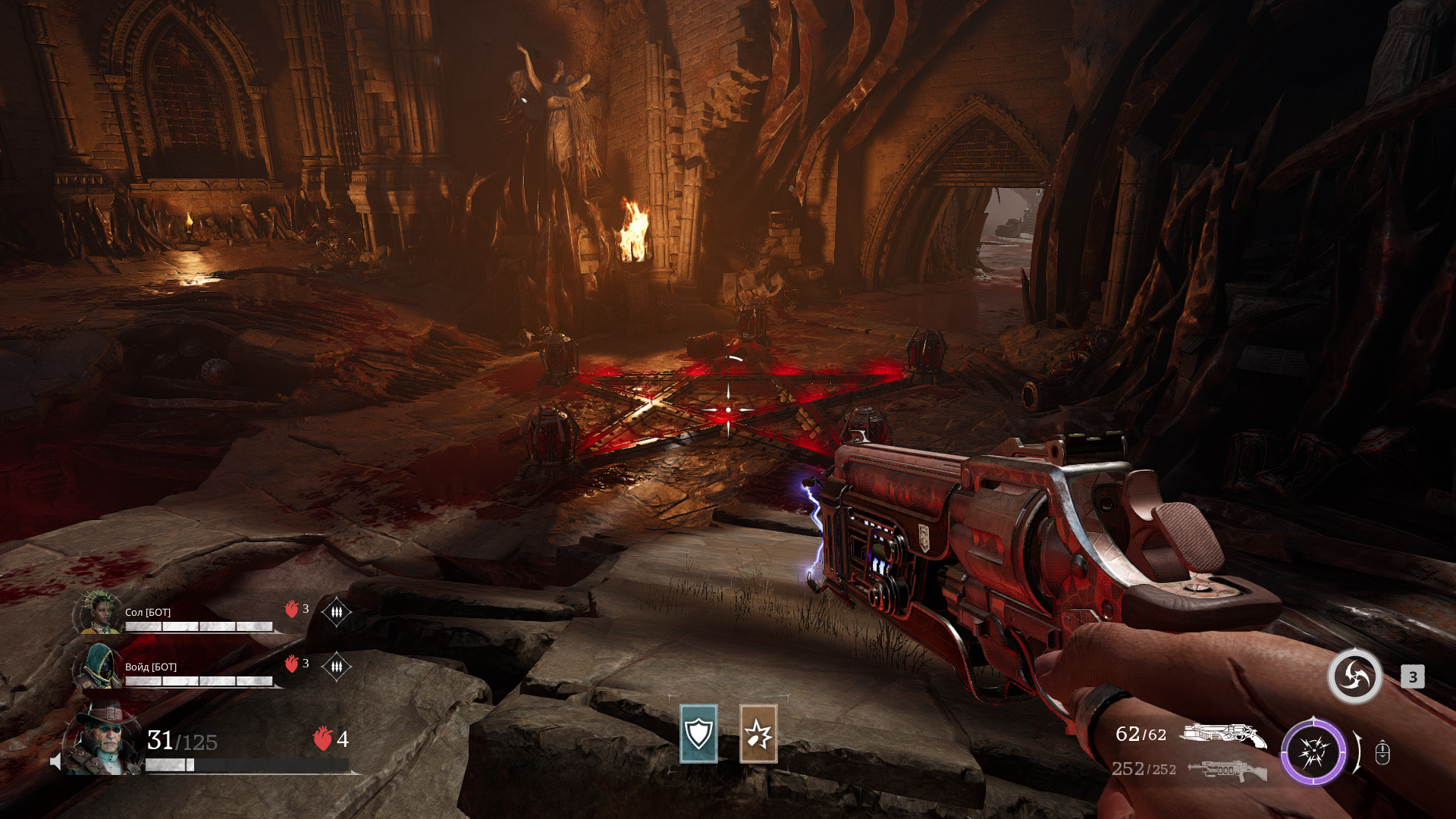Click Войд bot teammate portrait
1456x819 pixels.
point(99,667)
